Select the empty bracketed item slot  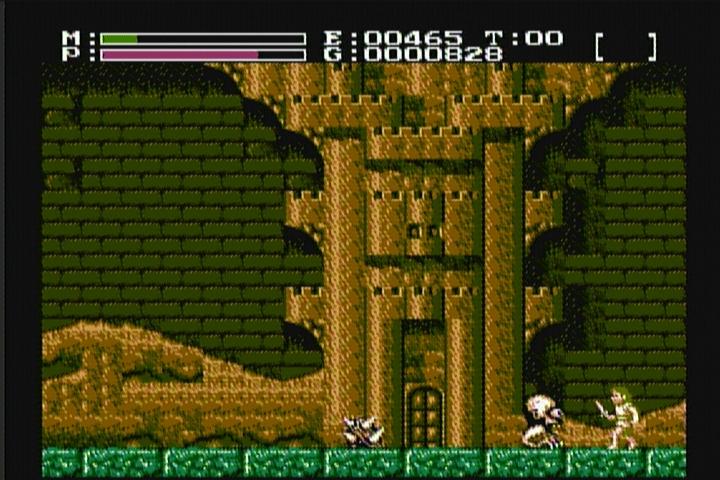point(626,46)
